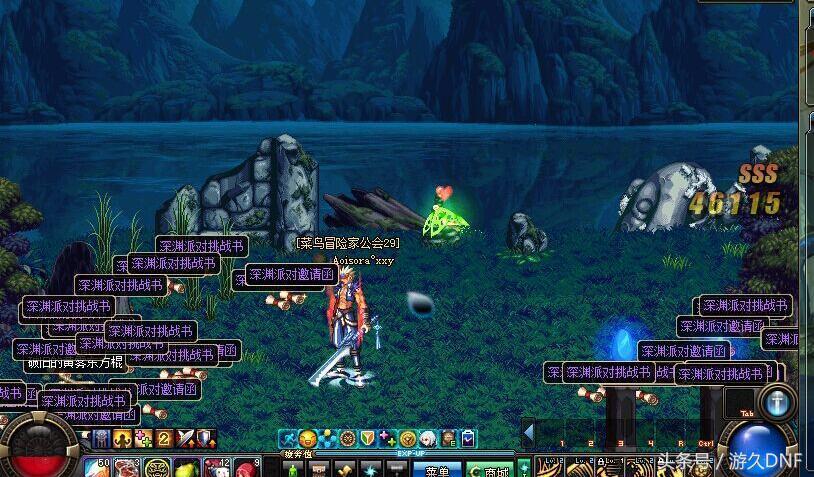Open the white-haired character portrait icon
The image size is (814, 477).
428,438
